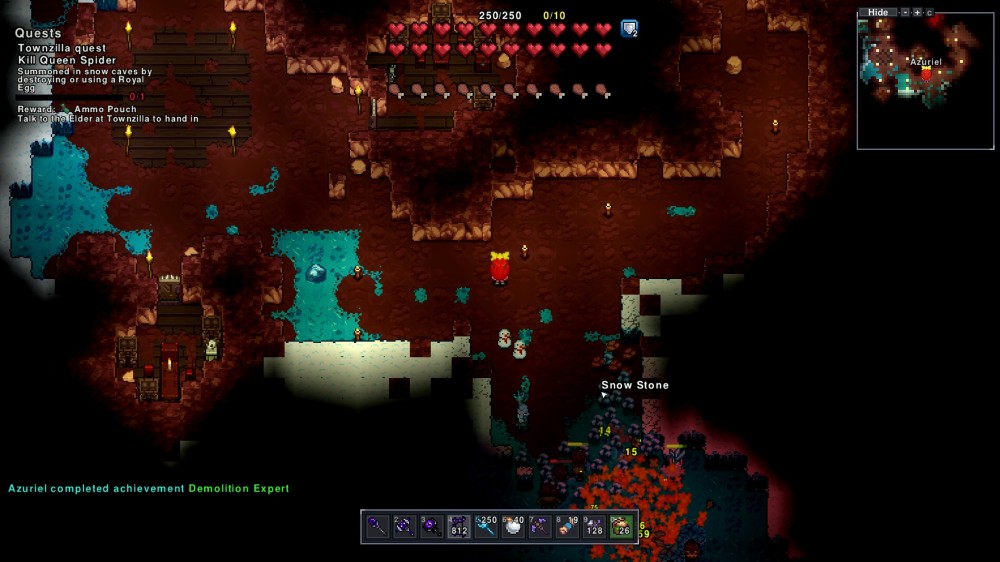Select hotbar slot 2 with the purple tool
Viewport: 1000px width, 562px height.
tap(404, 527)
